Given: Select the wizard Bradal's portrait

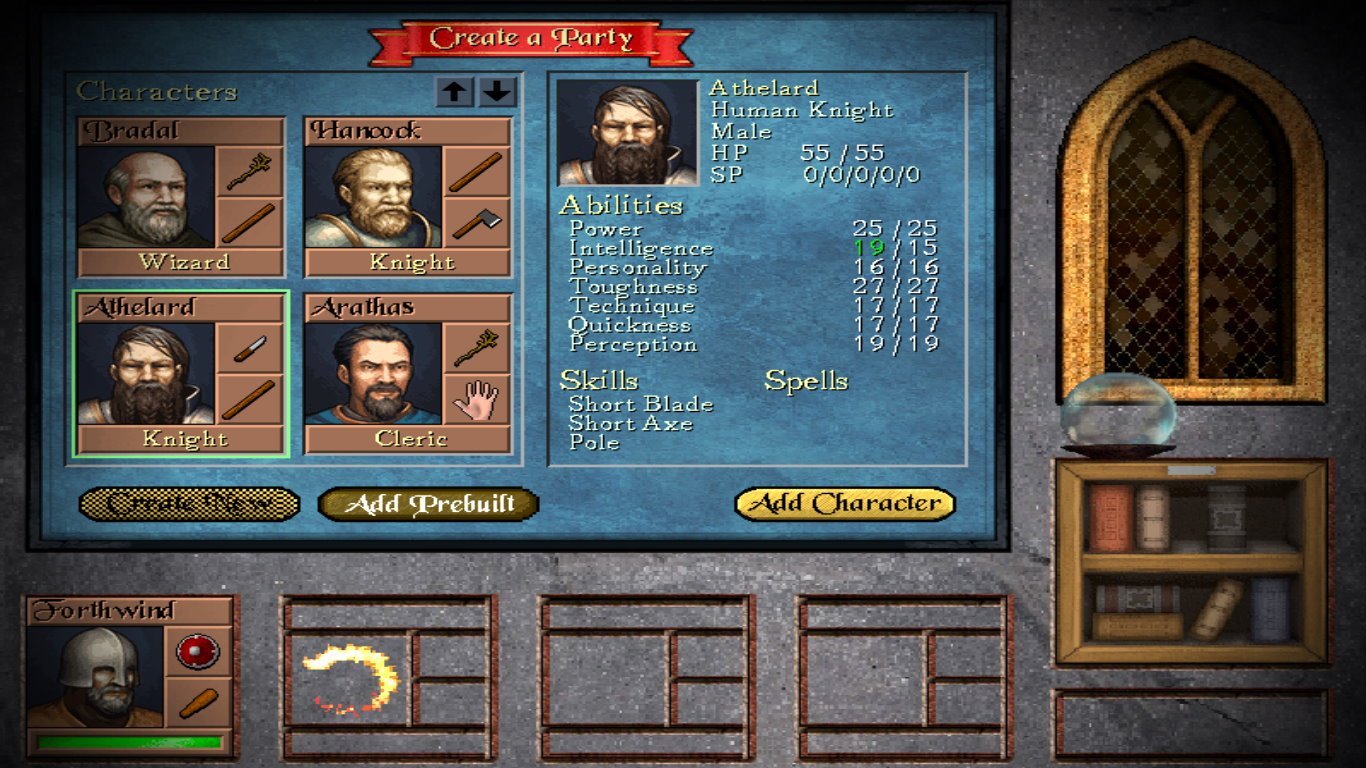Looking at the screenshot, I should click(146, 197).
